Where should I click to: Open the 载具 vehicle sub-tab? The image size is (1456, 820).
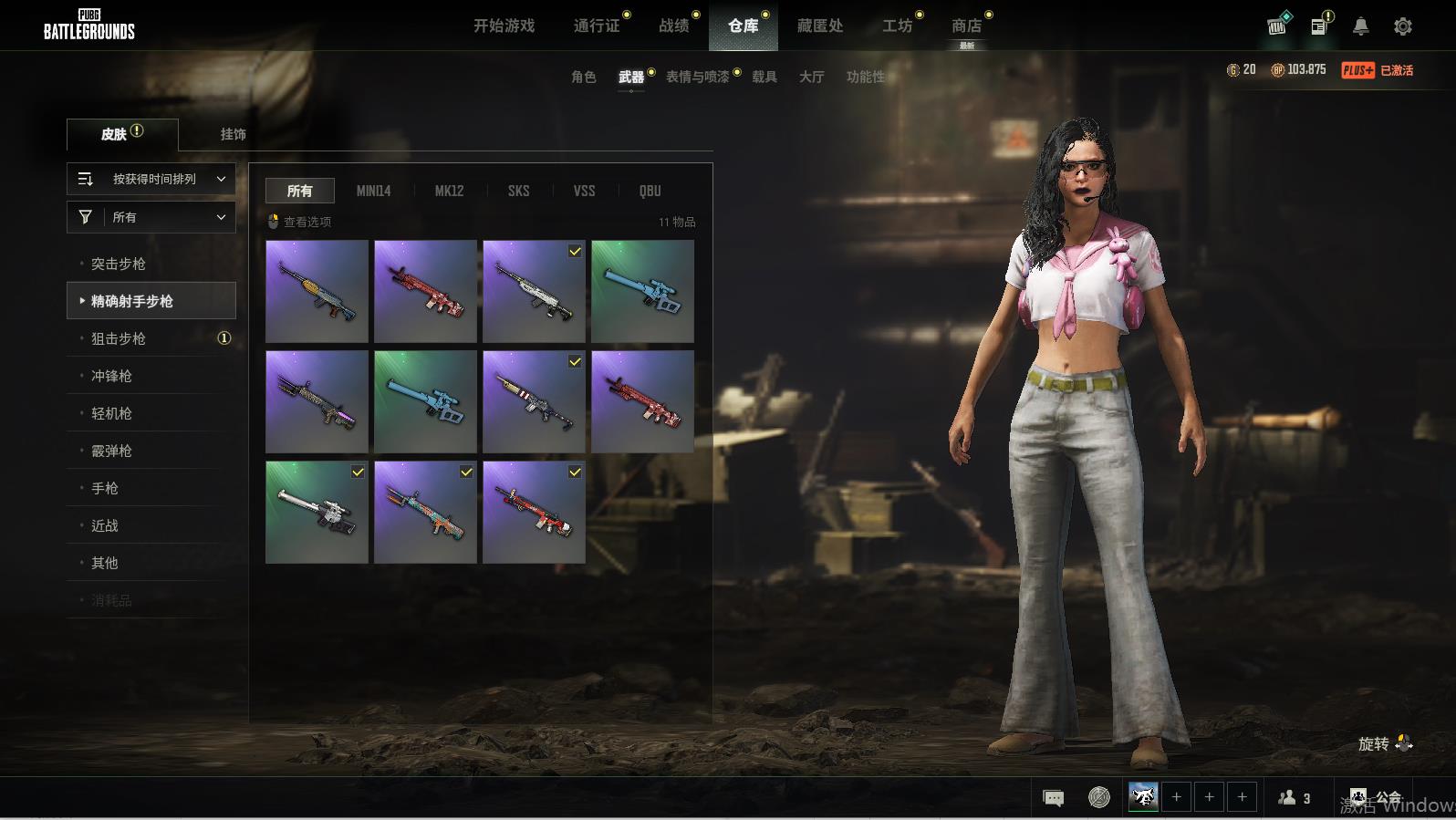764,78
